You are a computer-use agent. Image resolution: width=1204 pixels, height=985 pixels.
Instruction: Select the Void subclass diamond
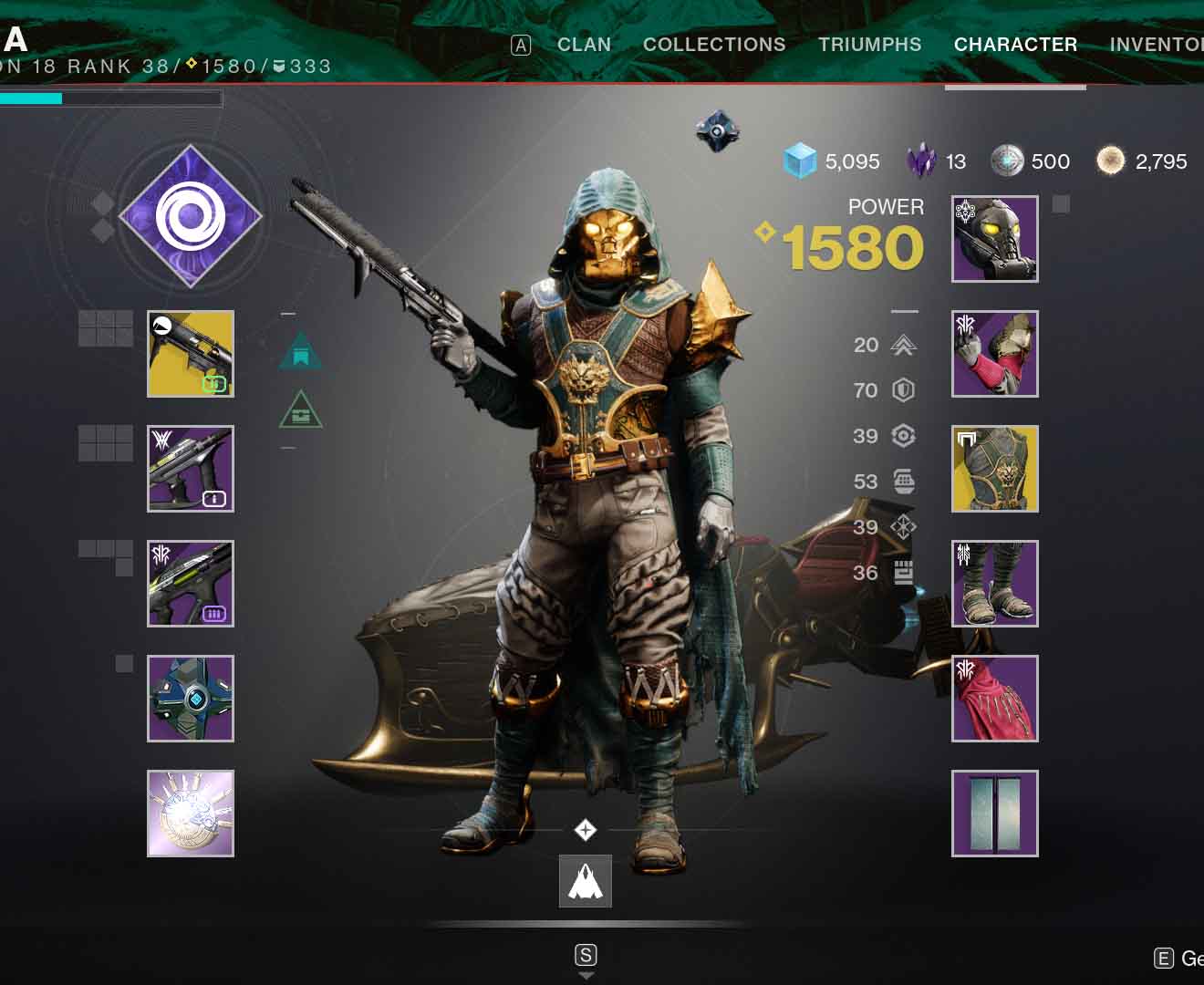(189, 217)
